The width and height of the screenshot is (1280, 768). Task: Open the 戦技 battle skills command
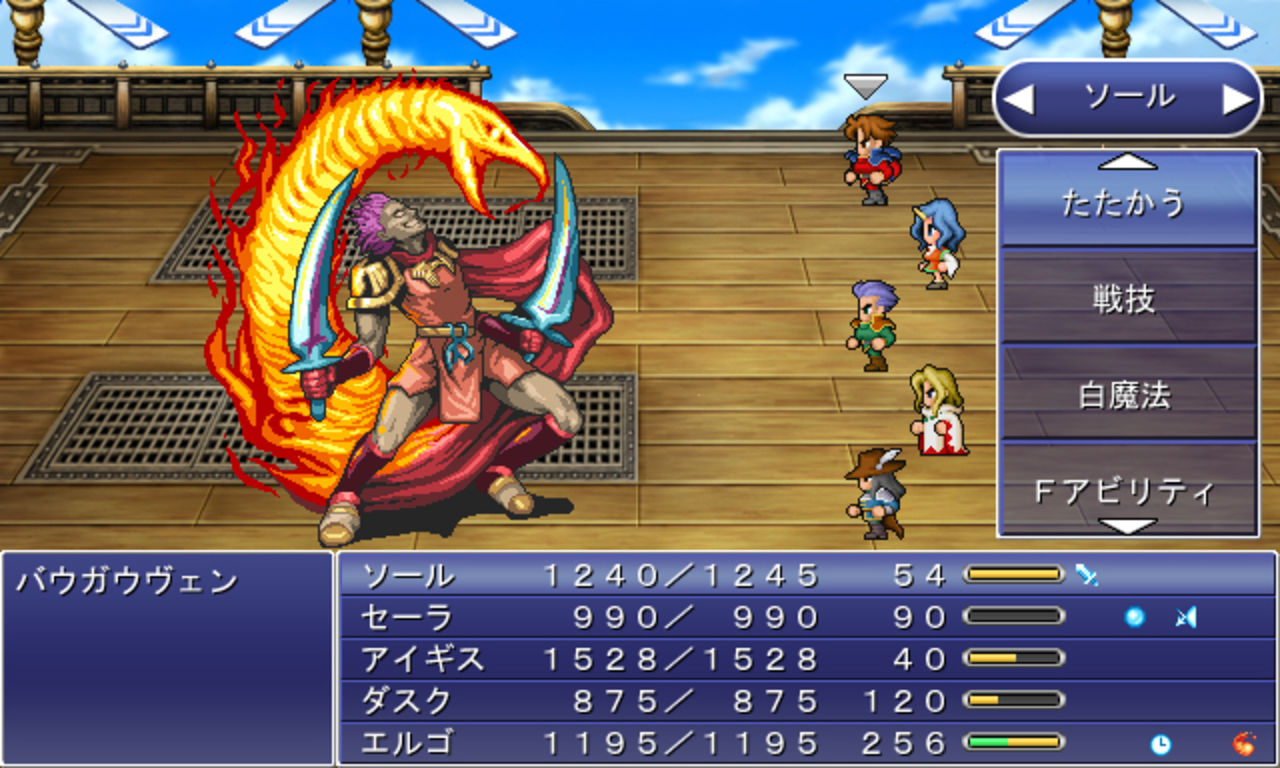(1128, 298)
